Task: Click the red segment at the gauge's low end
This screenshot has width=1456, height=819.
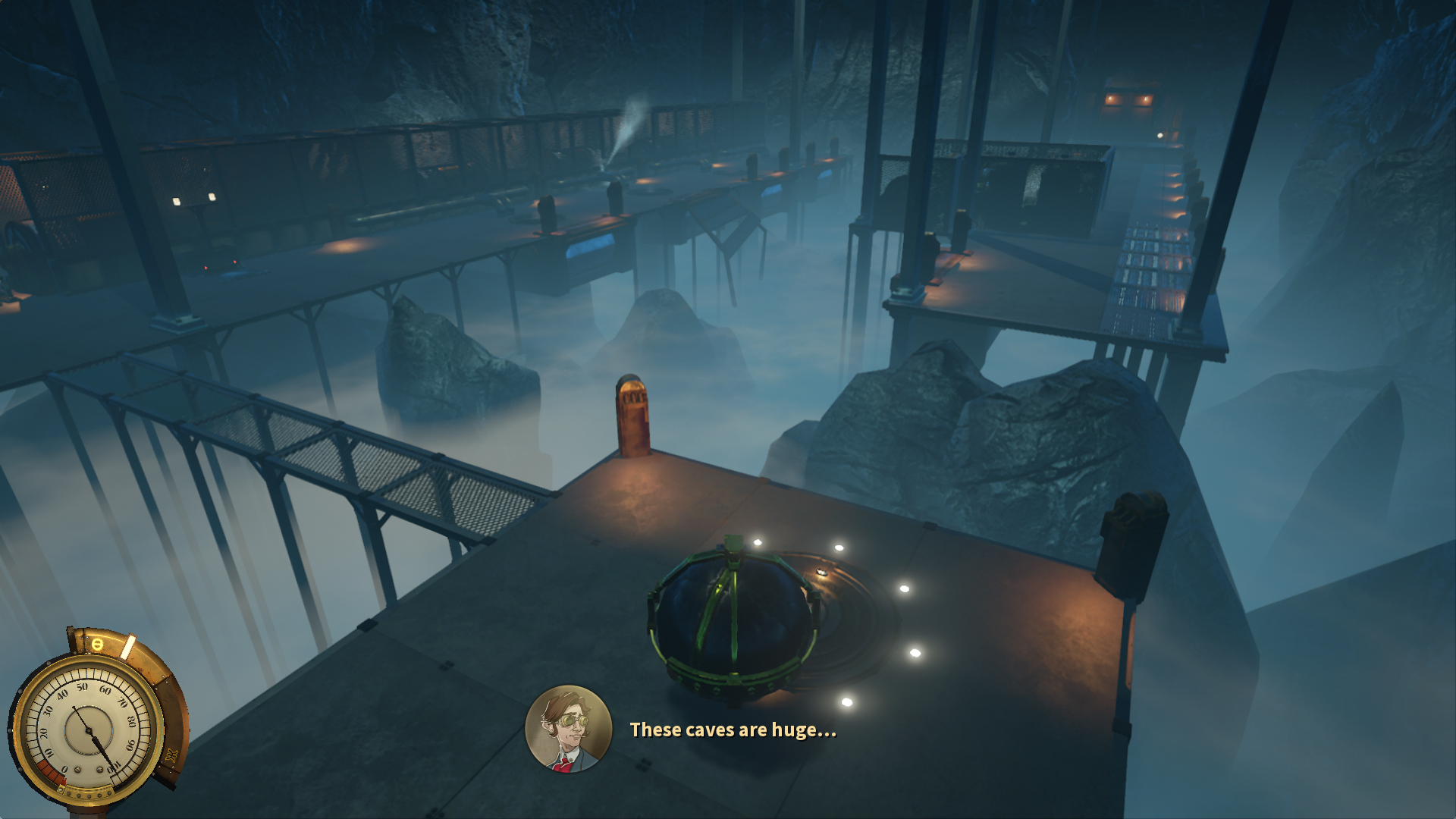Action: pyautogui.click(x=51, y=771)
